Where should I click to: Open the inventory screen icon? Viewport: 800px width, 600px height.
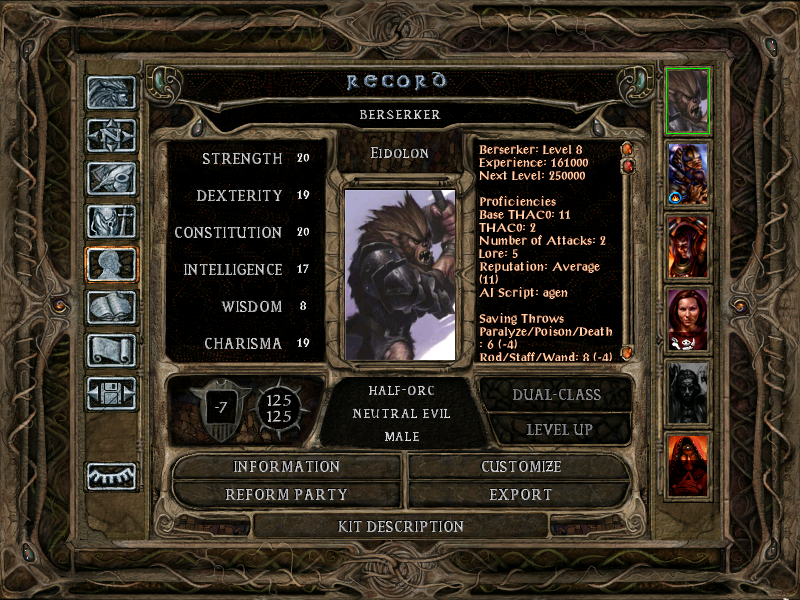tap(111, 221)
